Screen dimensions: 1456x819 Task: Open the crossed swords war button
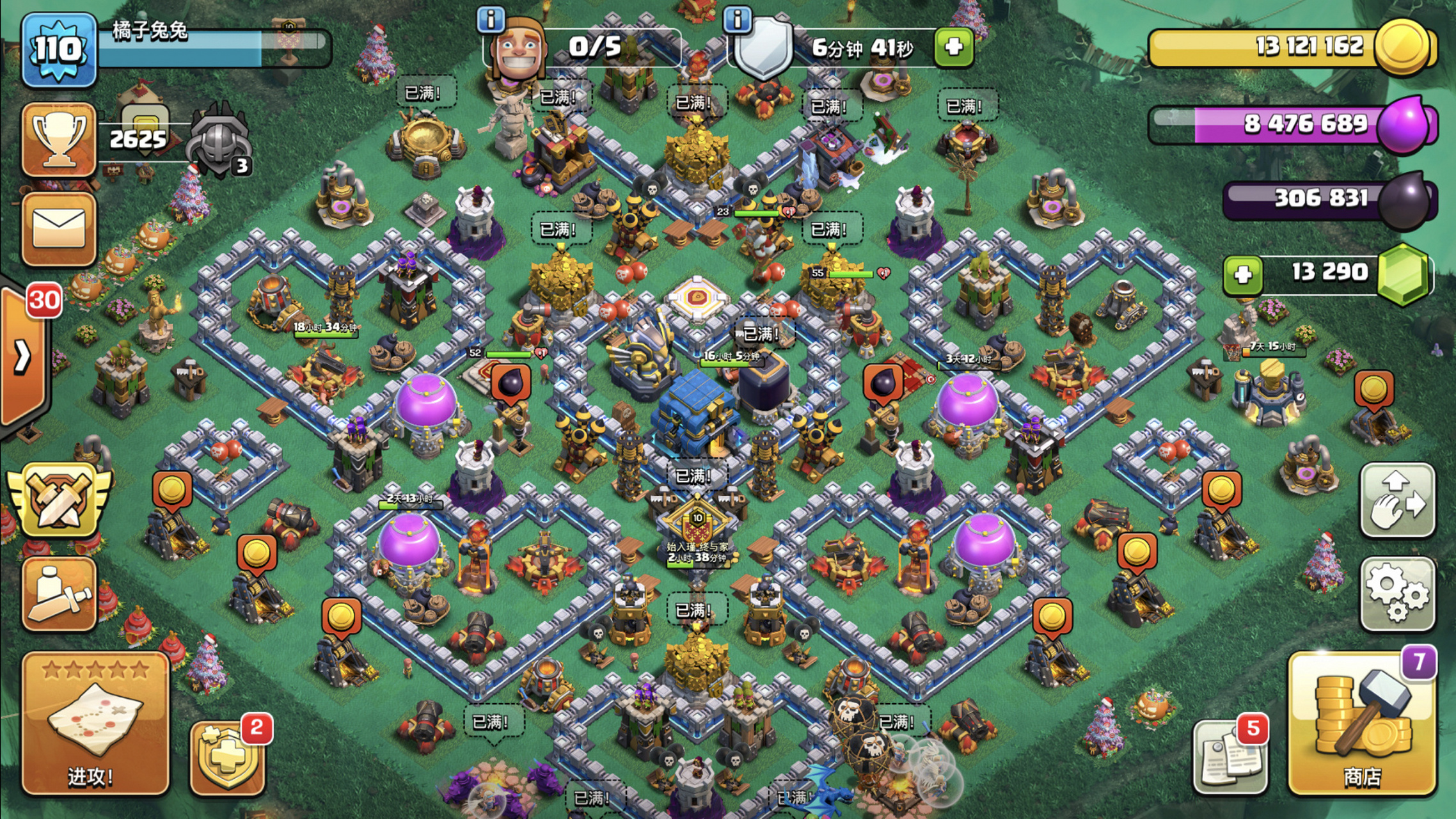[x=59, y=500]
